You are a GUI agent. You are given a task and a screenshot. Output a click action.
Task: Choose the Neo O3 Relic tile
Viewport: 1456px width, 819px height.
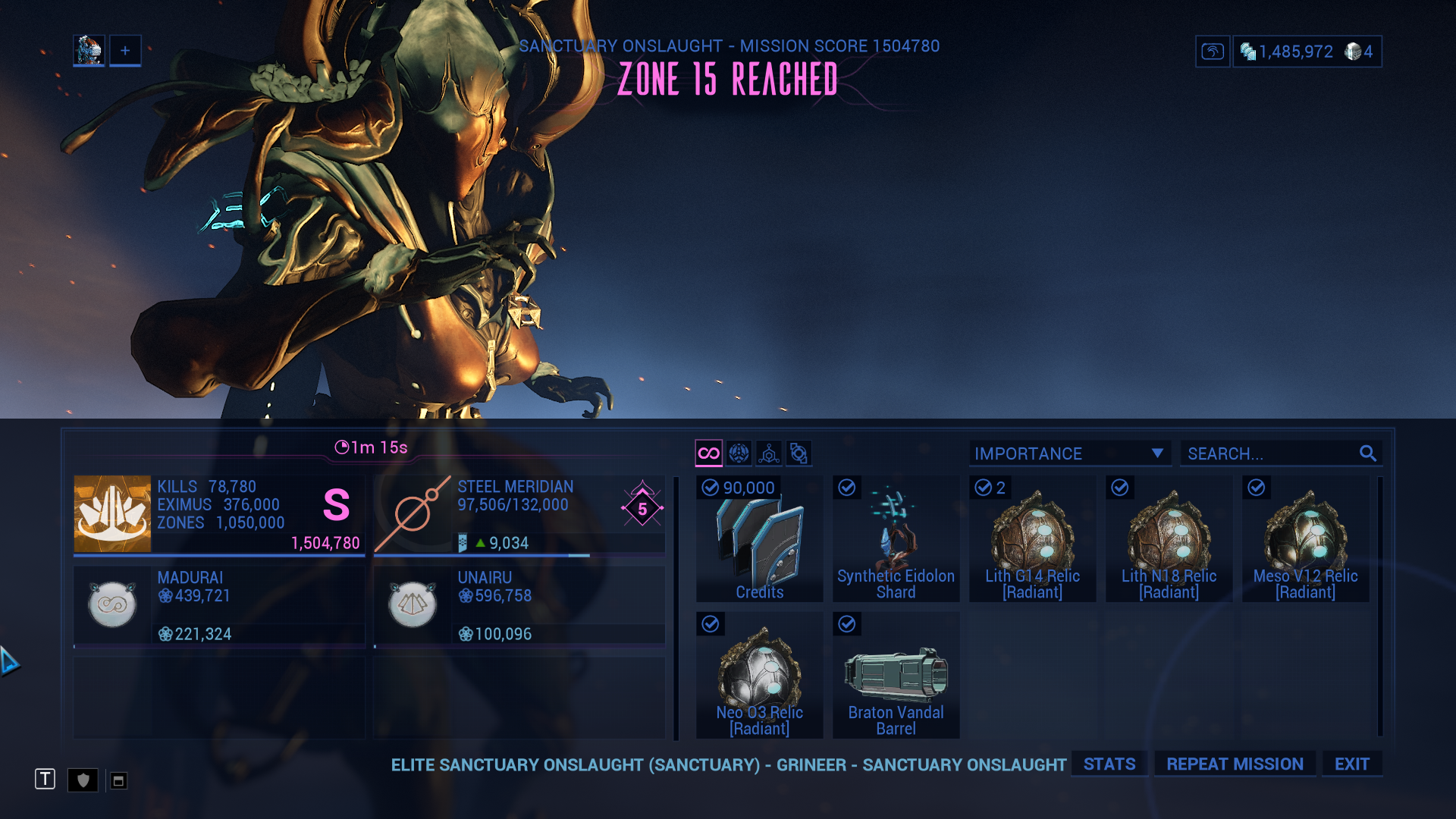pyautogui.click(x=759, y=676)
